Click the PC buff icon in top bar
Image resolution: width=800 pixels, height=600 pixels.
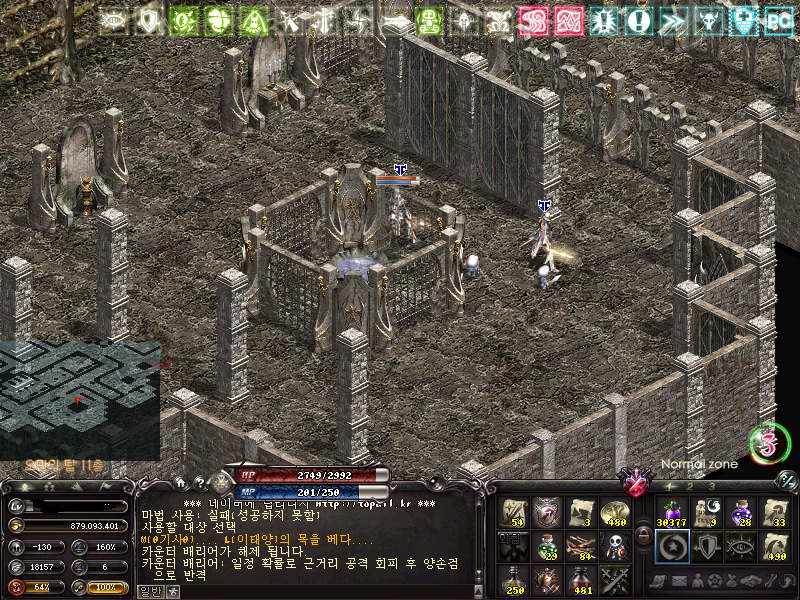[x=777, y=20]
